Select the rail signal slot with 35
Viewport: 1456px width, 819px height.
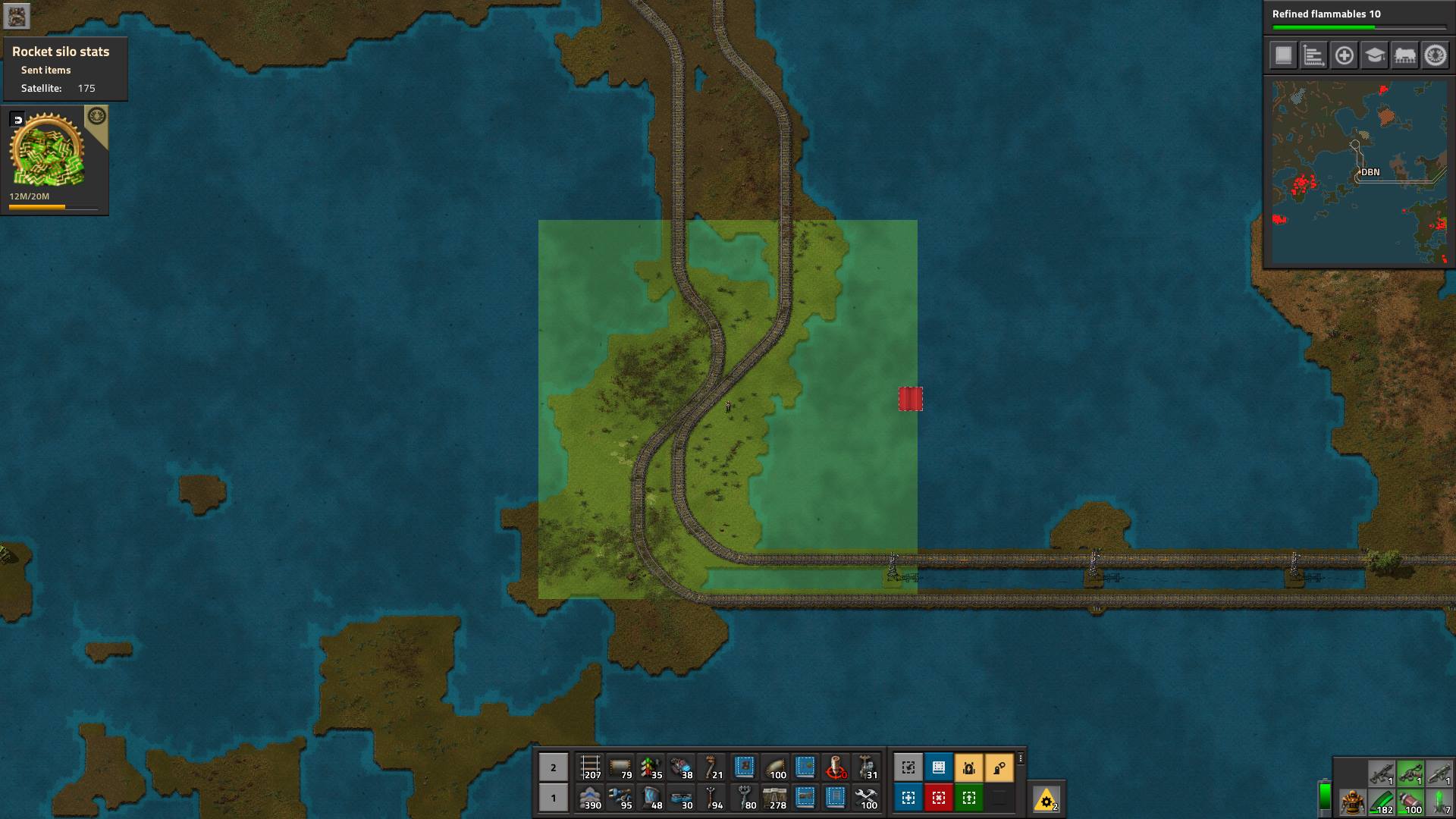point(651,767)
